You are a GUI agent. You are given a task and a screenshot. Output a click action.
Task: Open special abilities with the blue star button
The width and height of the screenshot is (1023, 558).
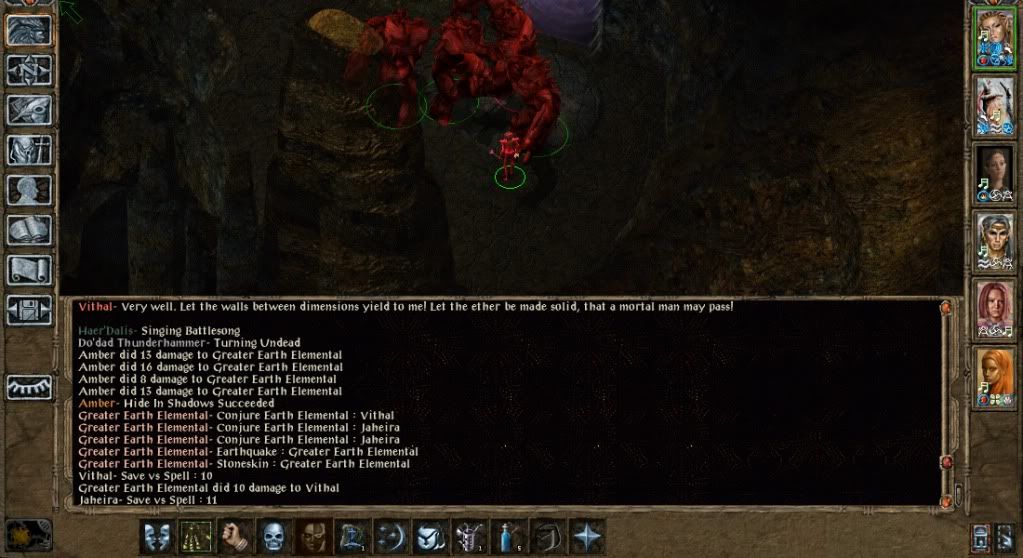585,536
